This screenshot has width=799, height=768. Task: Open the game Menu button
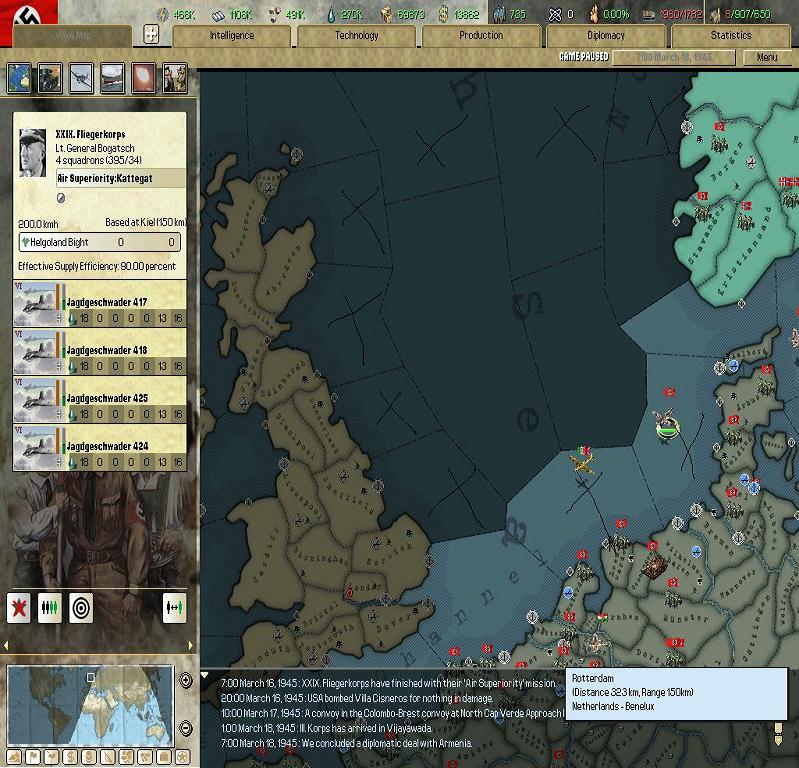tap(766, 58)
